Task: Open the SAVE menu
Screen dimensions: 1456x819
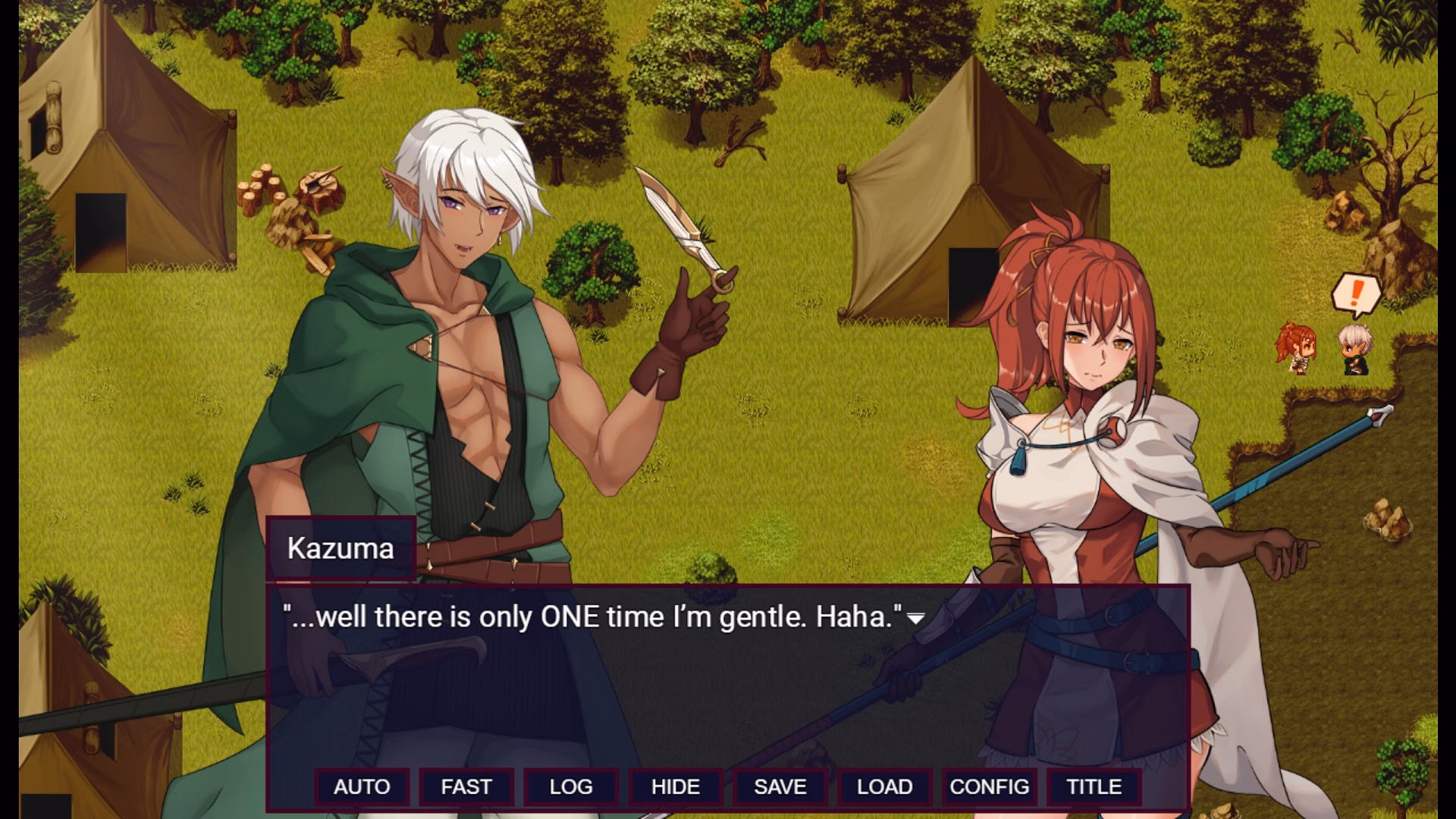Action: click(780, 787)
